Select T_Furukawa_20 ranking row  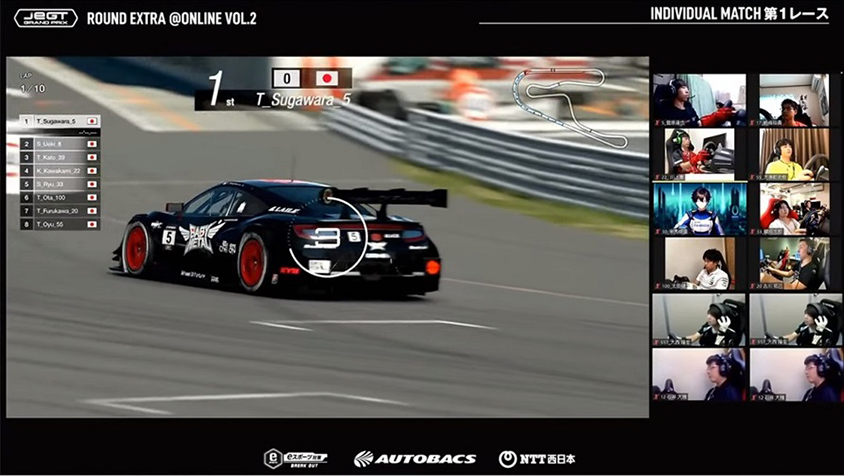pyautogui.click(x=60, y=211)
